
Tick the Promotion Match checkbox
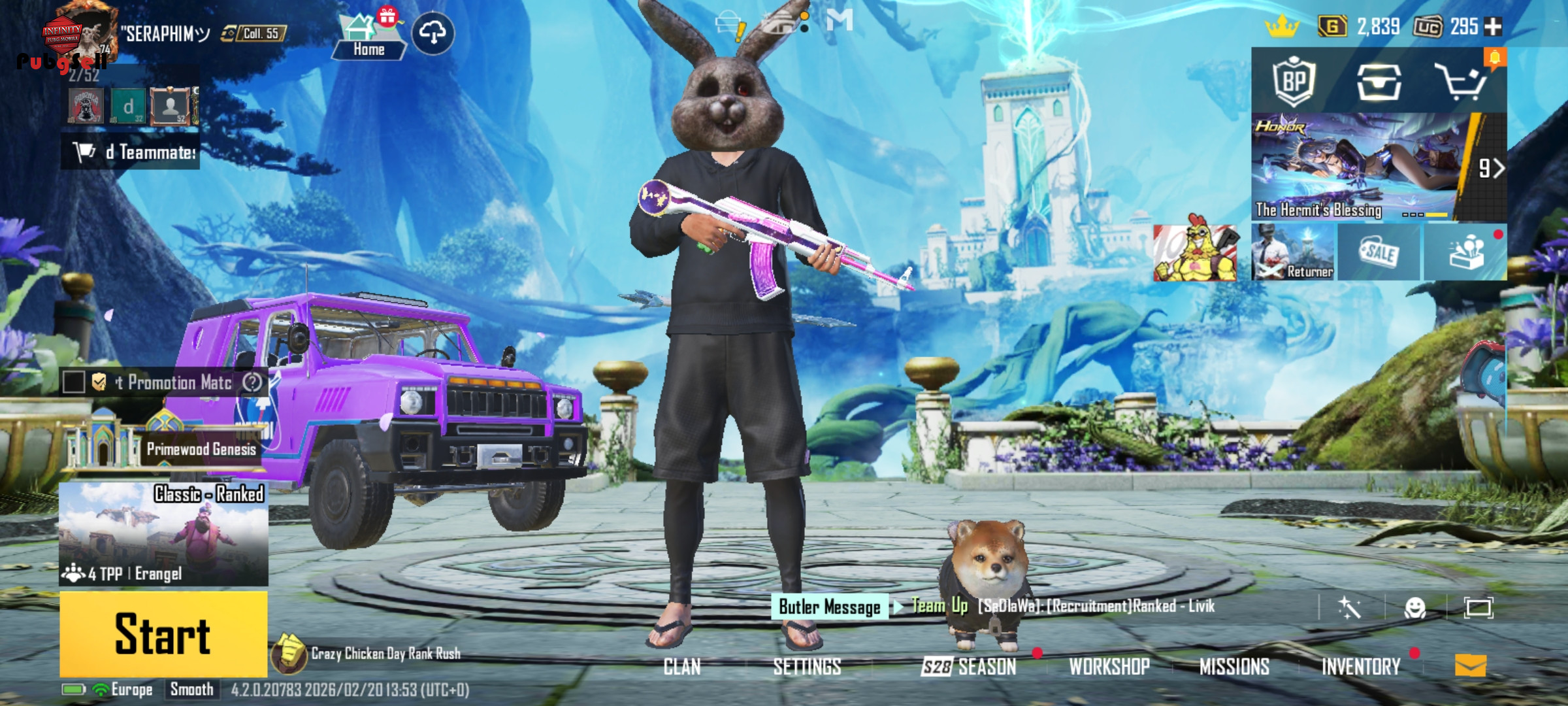tap(74, 382)
